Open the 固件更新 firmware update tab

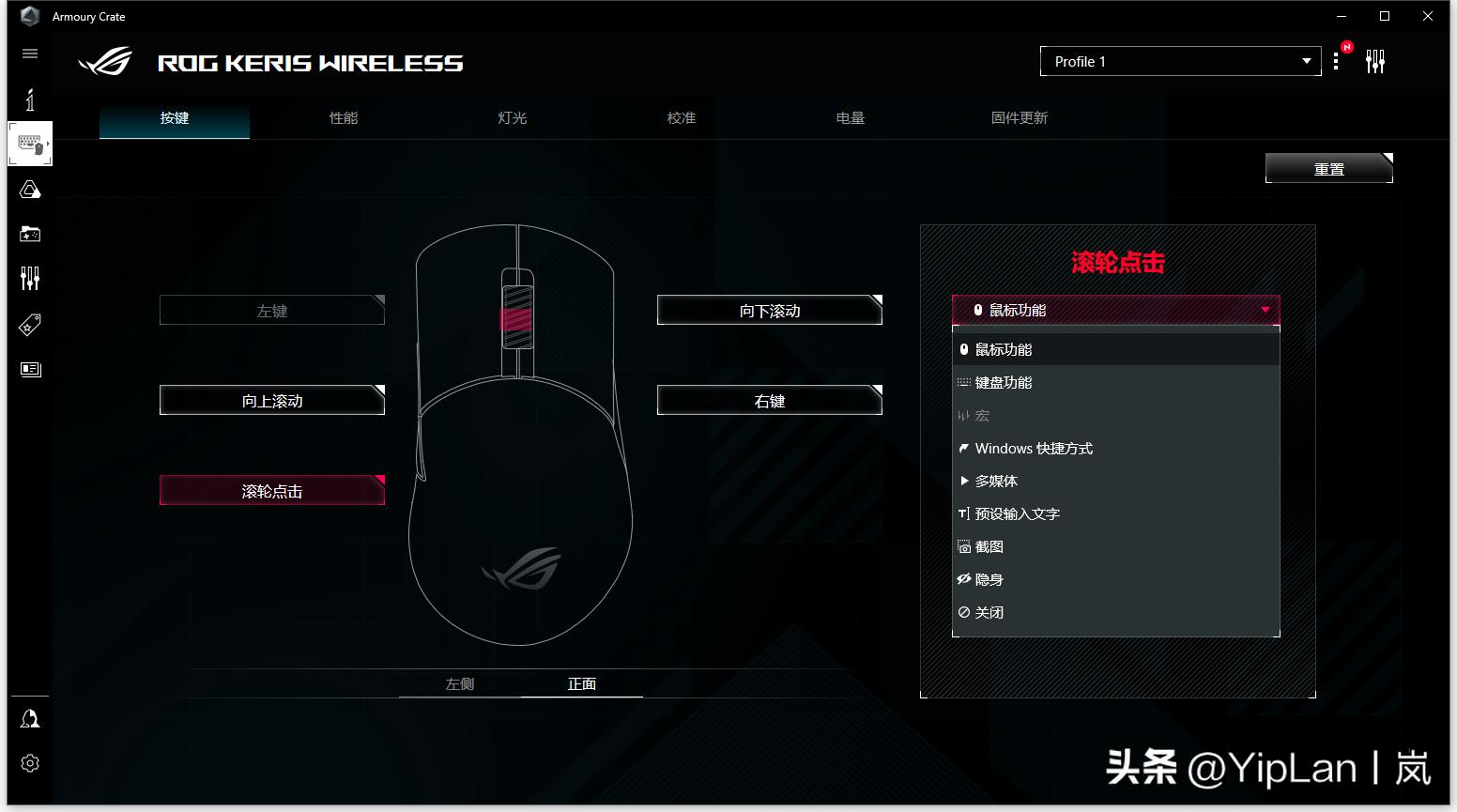point(1020,118)
